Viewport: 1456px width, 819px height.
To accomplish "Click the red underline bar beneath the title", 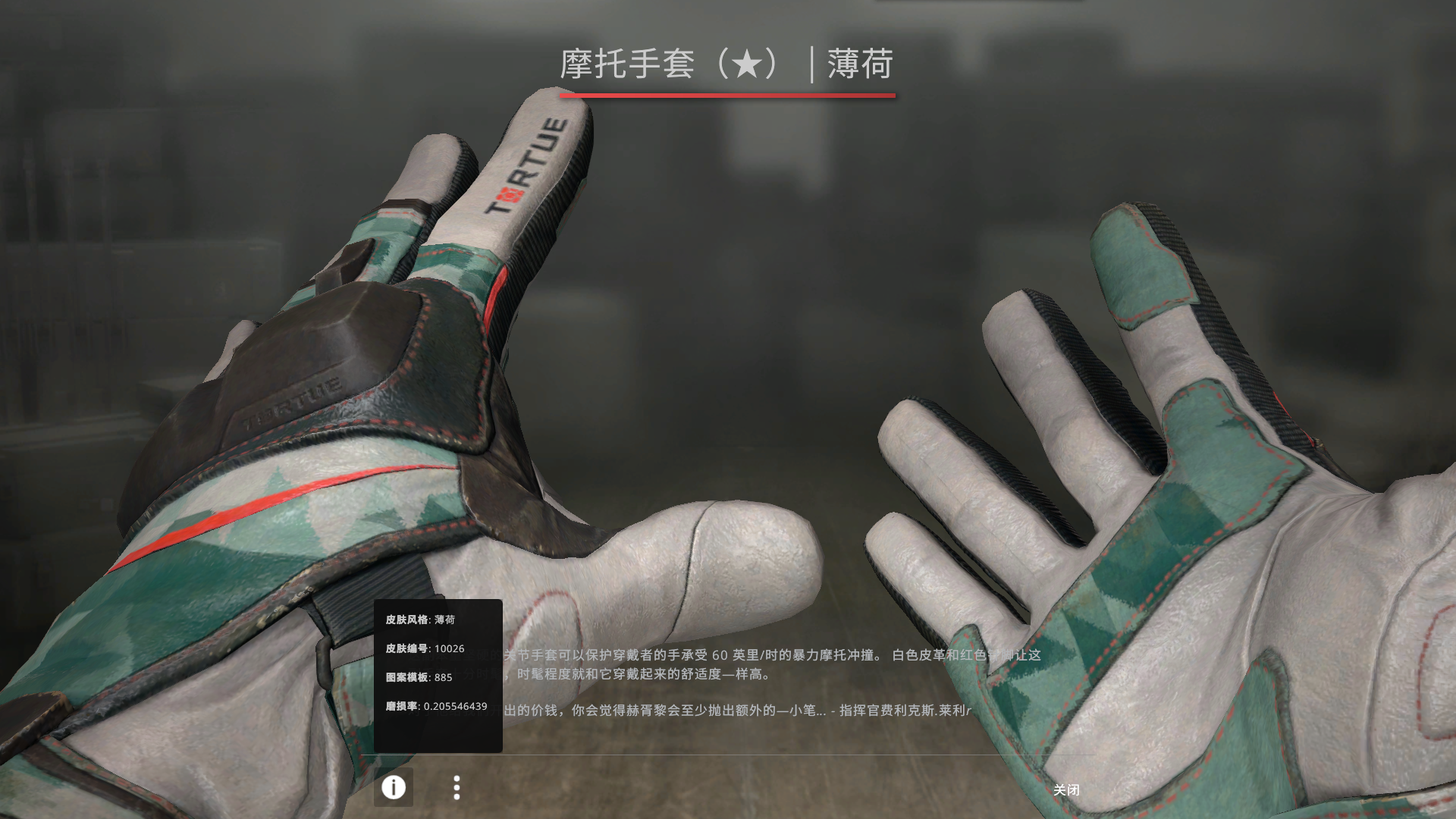I will 726,97.
